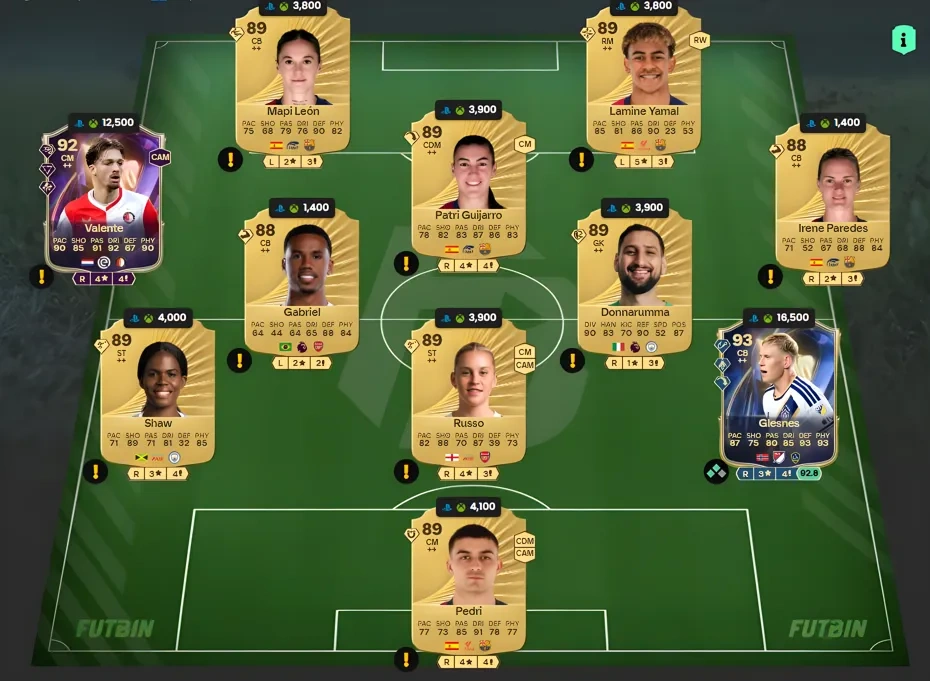Click the warning icon beside Donnarumma

point(572,360)
